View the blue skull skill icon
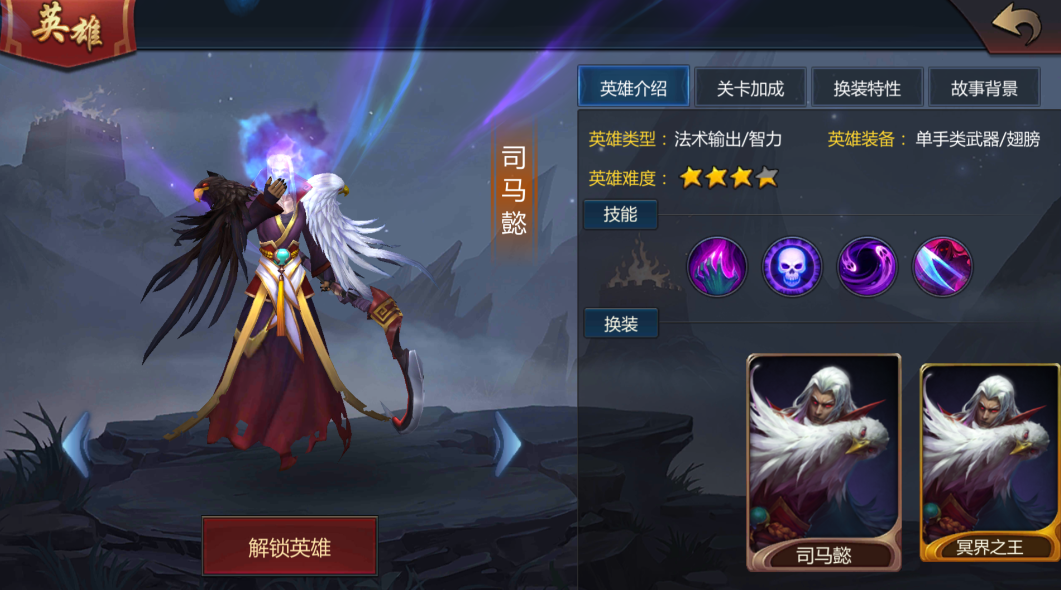 pos(792,266)
